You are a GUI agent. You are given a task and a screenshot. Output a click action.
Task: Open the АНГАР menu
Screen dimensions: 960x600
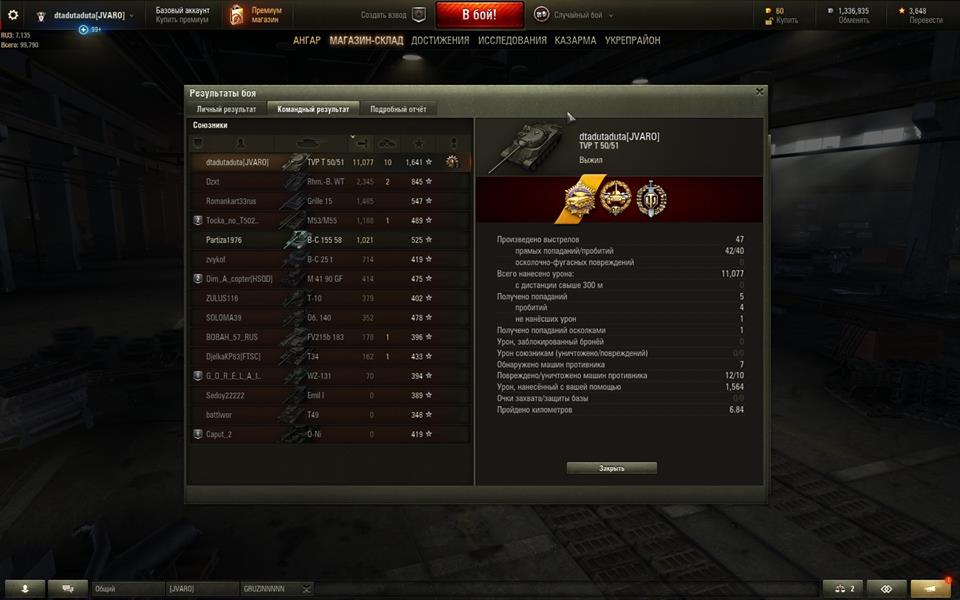pyautogui.click(x=307, y=41)
